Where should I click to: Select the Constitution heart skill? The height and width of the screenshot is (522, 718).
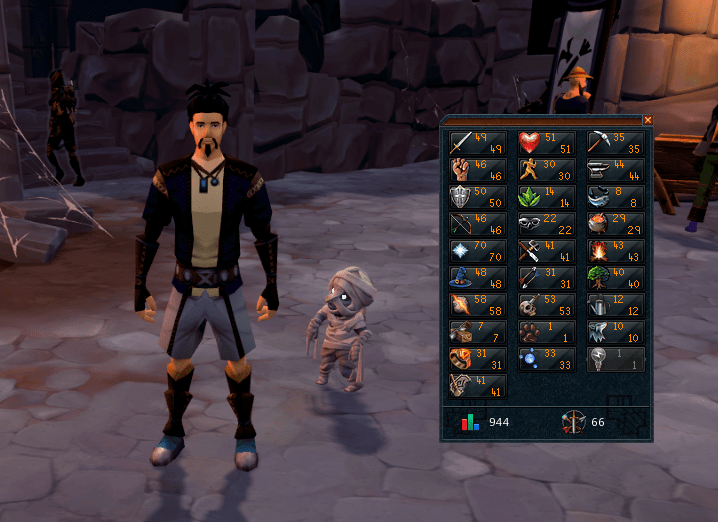coord(547,143)
